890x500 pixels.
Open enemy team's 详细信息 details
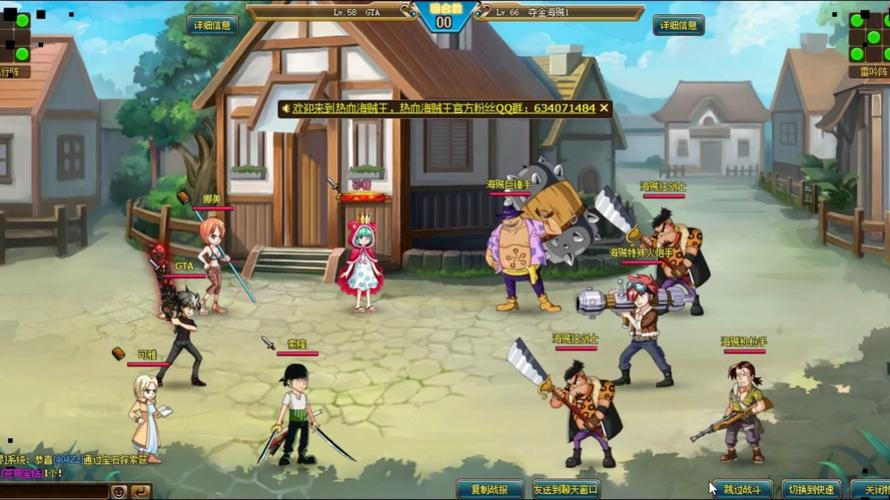click(678, 25)
